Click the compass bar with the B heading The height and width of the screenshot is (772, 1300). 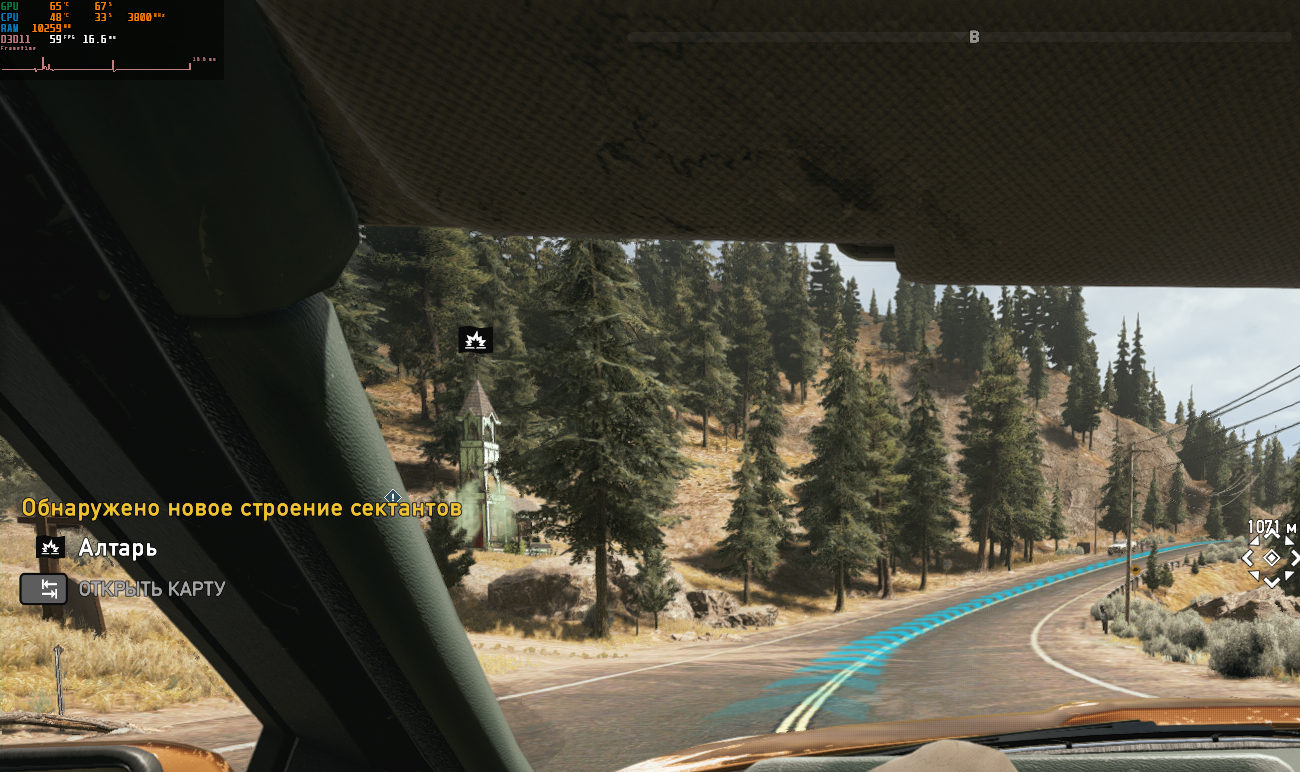pyautogui.click(x=960, y=37)
